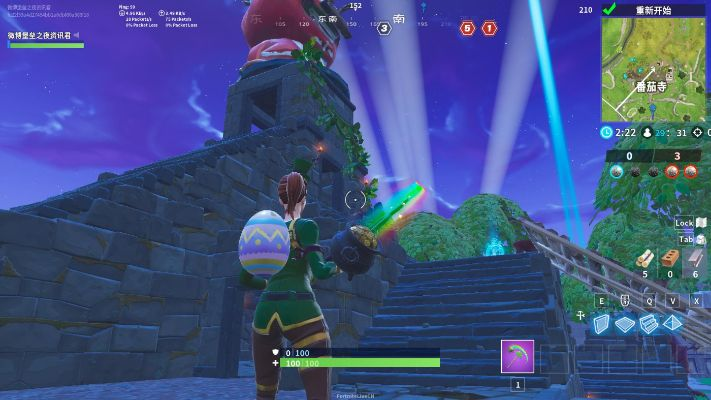Open the map via the Lock map icon

tap(700, 223)
